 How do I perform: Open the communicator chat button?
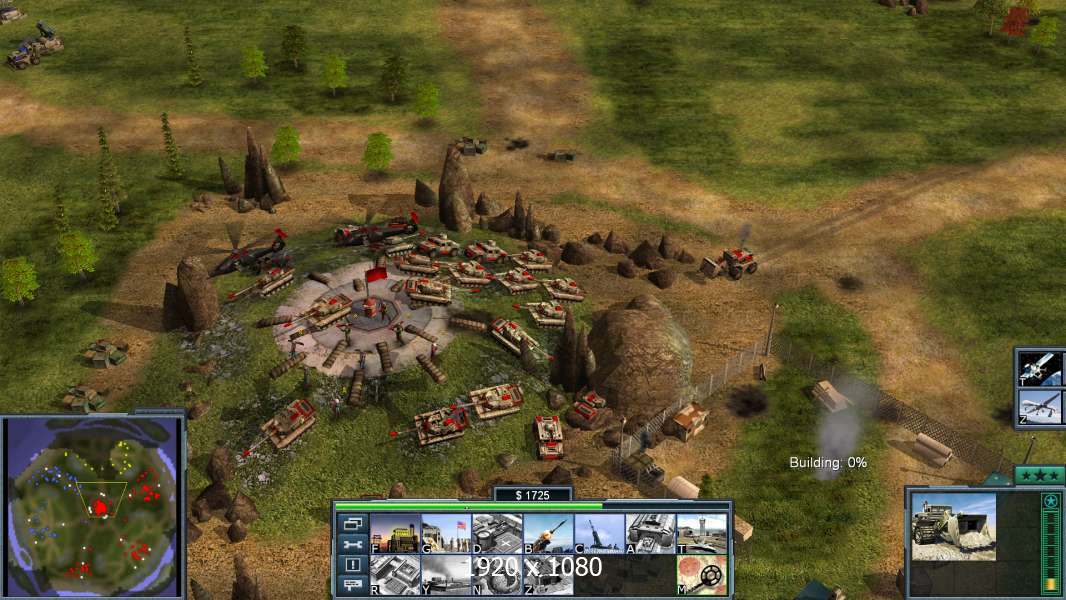point(352,585)
